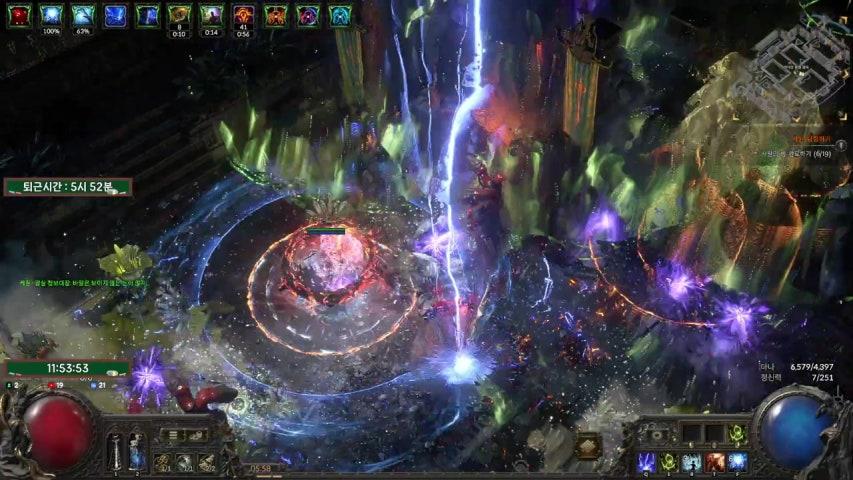The image size is (853, 480).
Task: Inspect the buff showing 100%
Action: (52, 15)
